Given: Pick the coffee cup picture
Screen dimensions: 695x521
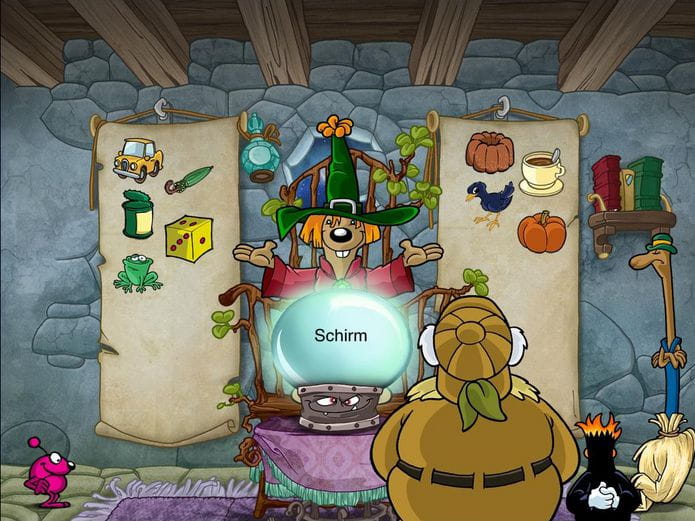Looking at the screenshot, I should point(542,171).
